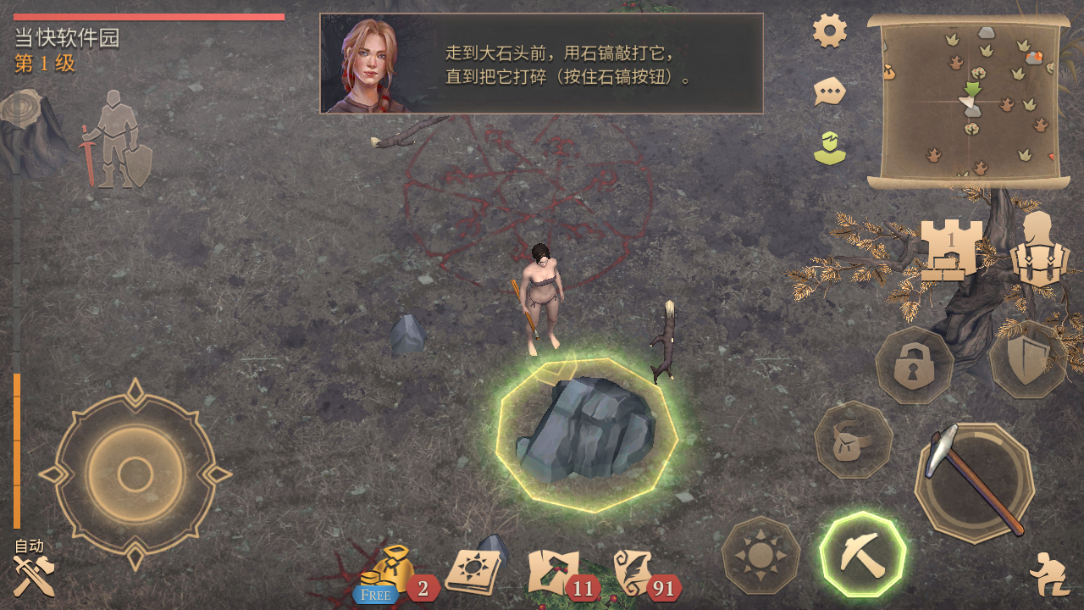Toggle auto mode crossed tools icon
The width and height of the screenshot is (1084, 610).
(34, 573)
